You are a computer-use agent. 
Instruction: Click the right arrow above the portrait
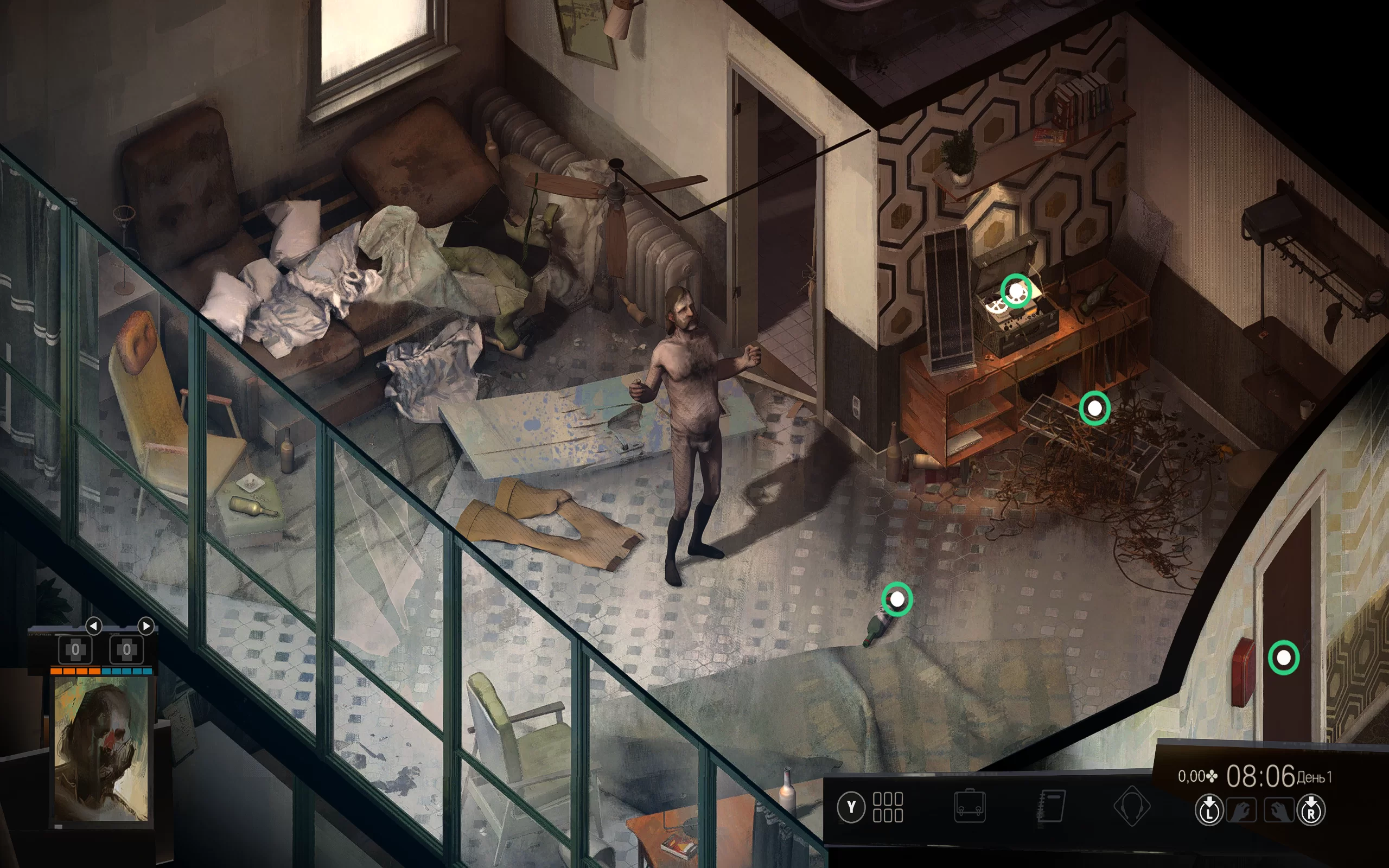tap(146, 625)
